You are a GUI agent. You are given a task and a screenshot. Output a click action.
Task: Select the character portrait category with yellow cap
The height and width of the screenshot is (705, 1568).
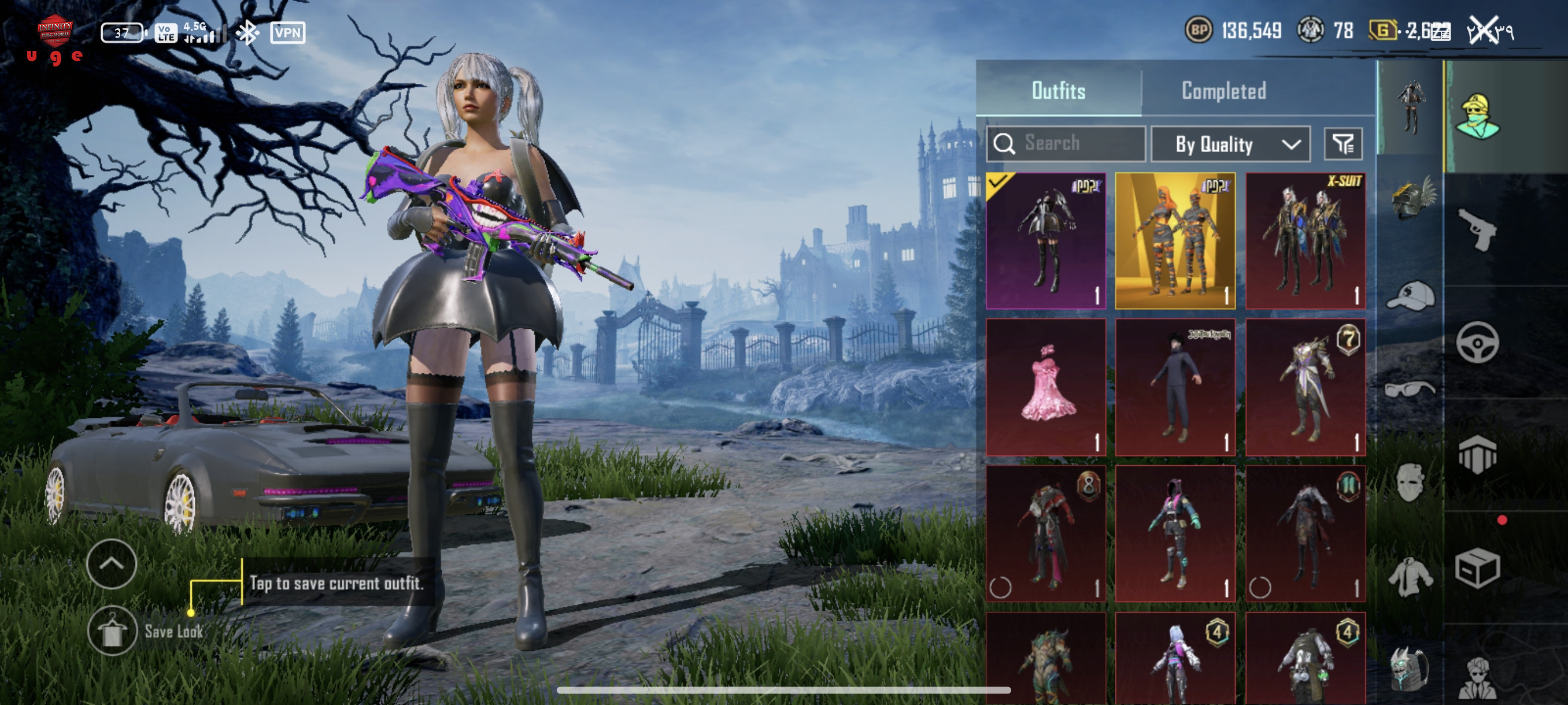coord(1477,116)
